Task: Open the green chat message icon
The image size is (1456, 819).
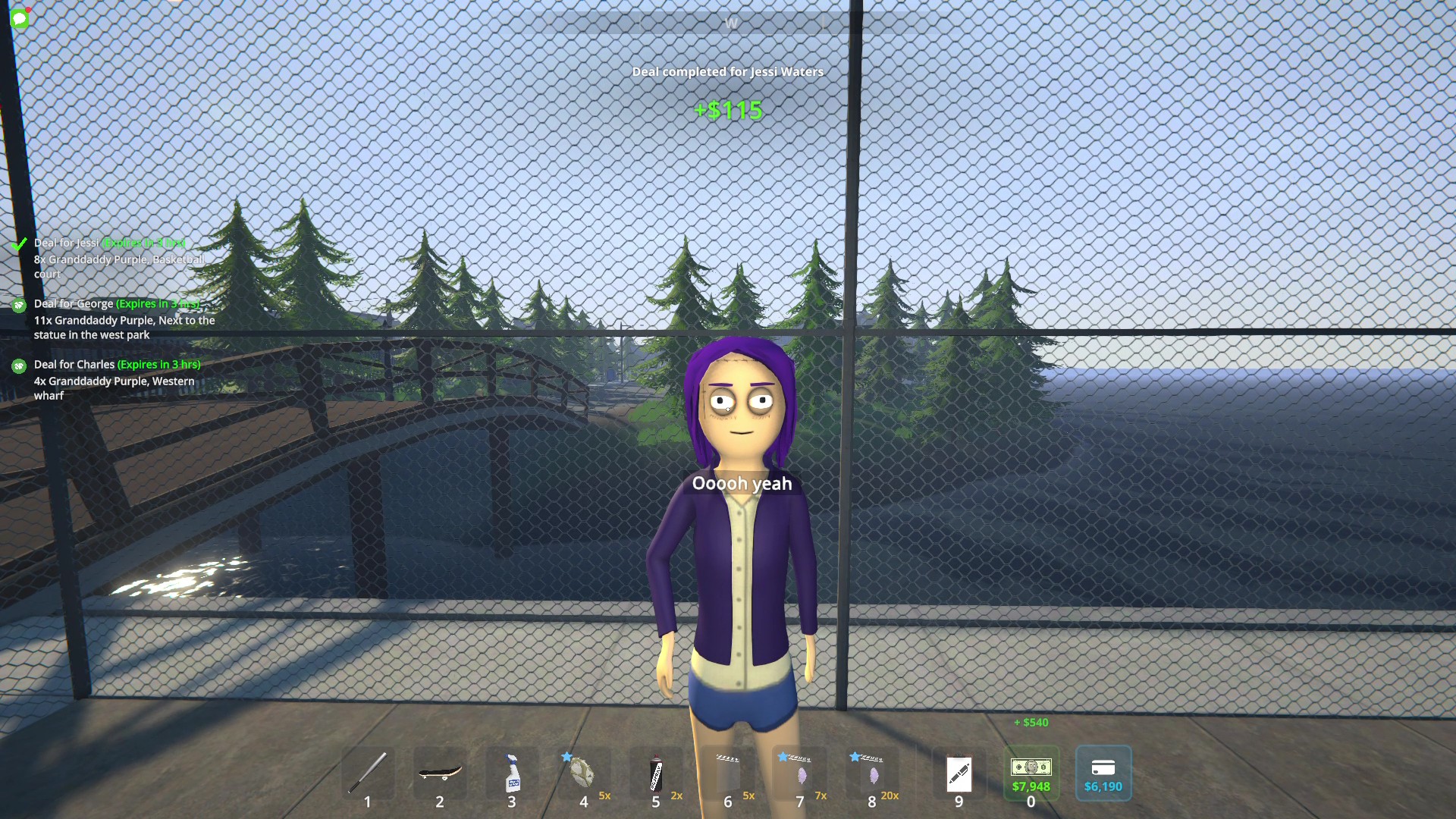Action: click(20, 19)
